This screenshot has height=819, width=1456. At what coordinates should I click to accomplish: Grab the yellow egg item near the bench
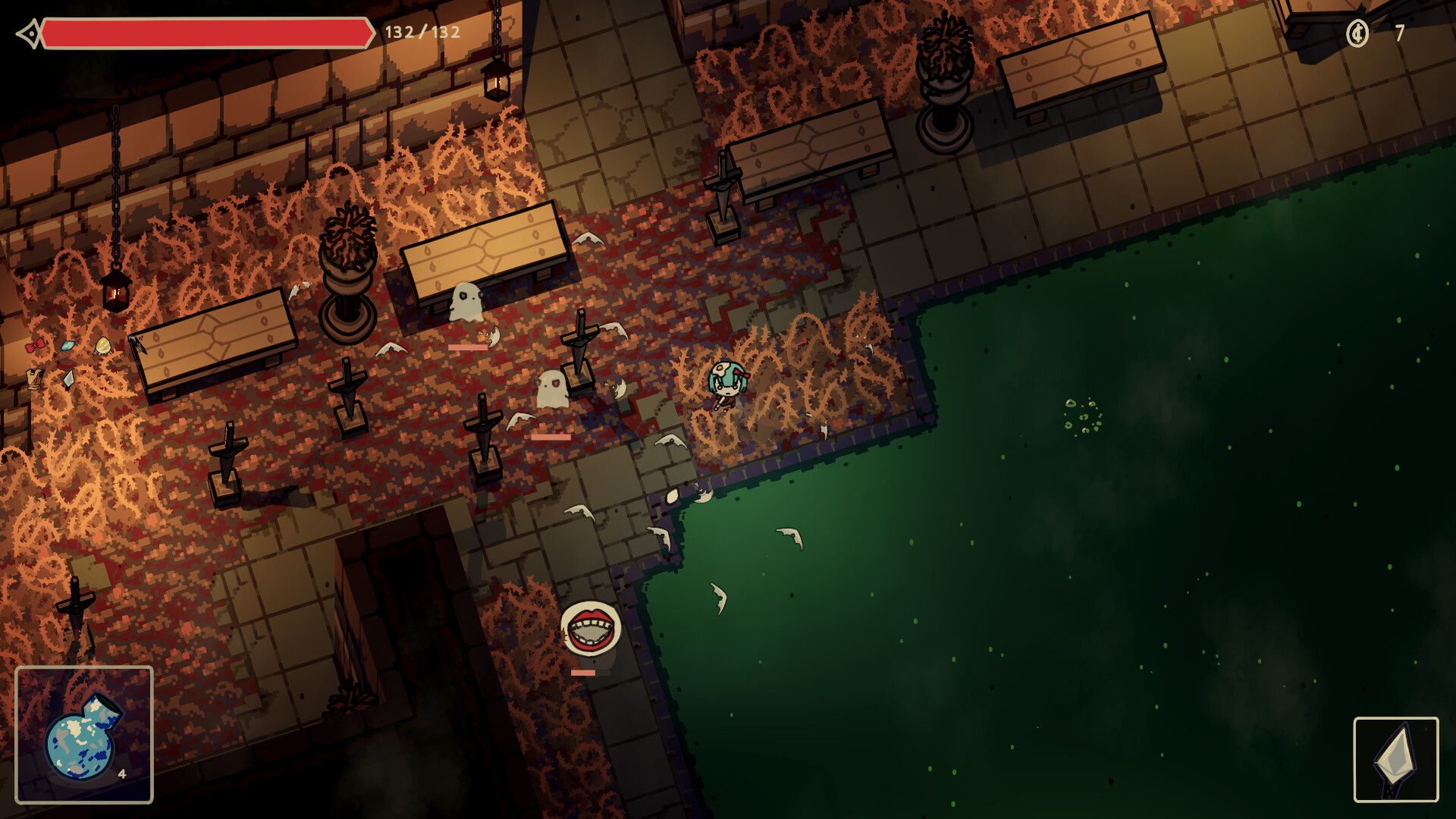coord(103,347)
